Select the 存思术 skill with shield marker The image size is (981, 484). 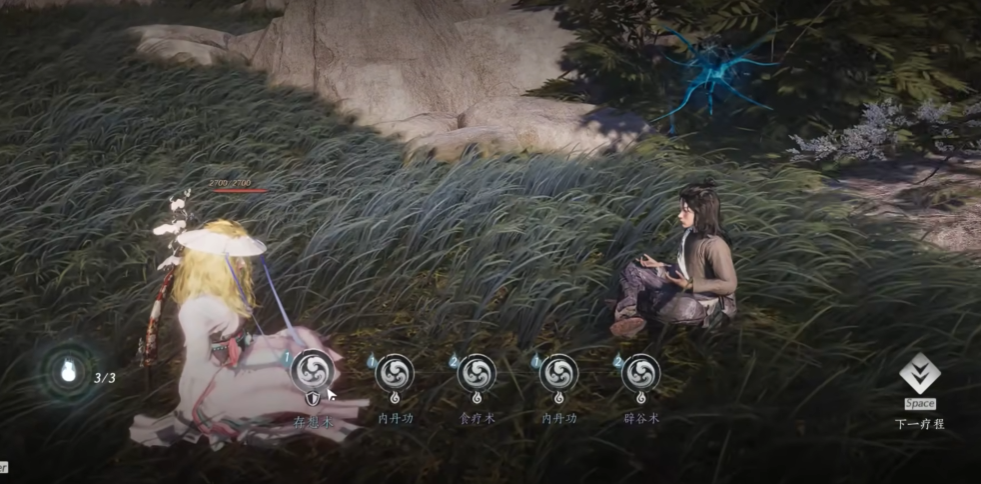[x=312, y=371]
